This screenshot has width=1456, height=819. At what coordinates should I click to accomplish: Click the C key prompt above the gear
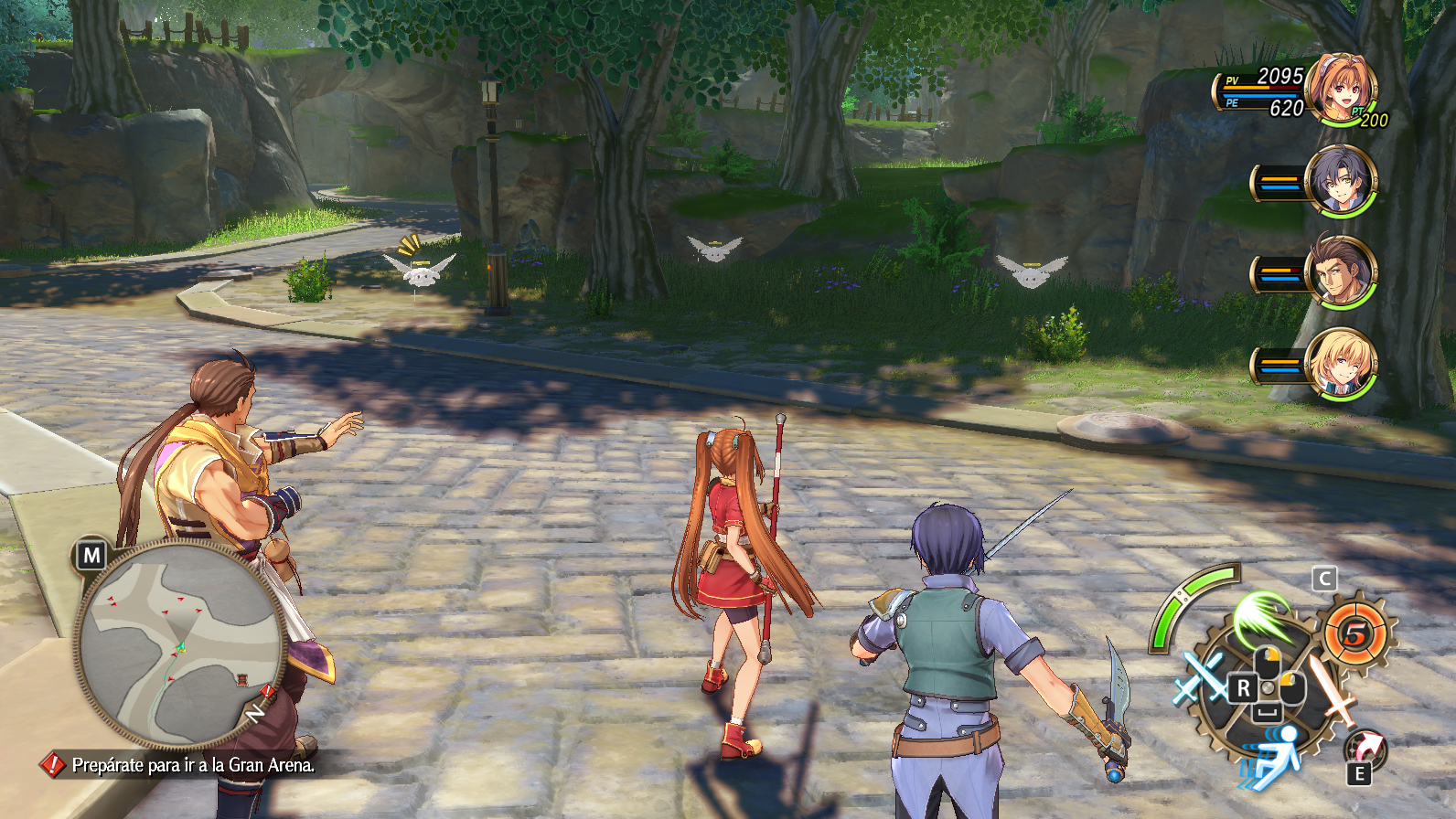pos(1324,578)
